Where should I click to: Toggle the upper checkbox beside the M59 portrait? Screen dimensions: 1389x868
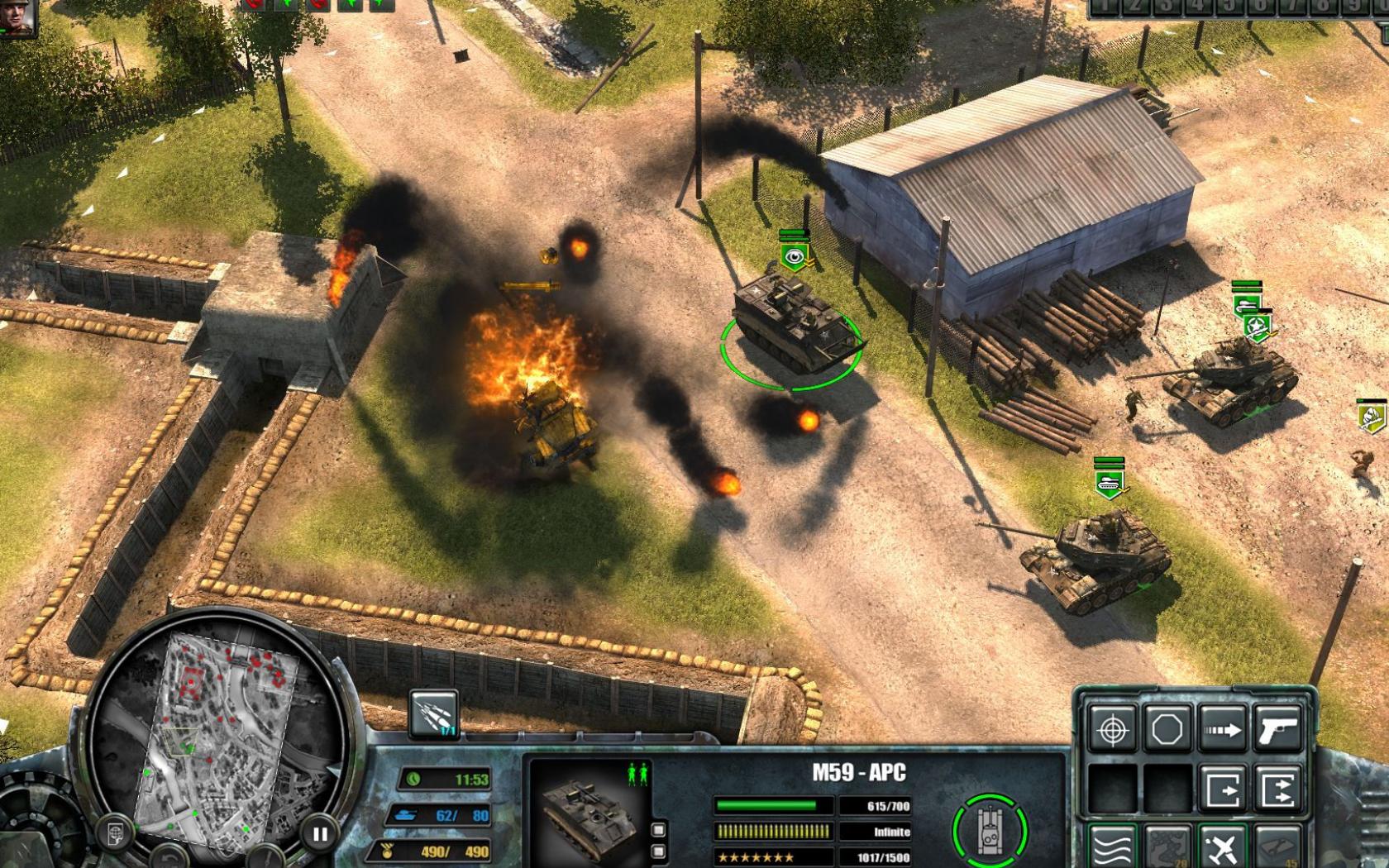coord(658,830)
